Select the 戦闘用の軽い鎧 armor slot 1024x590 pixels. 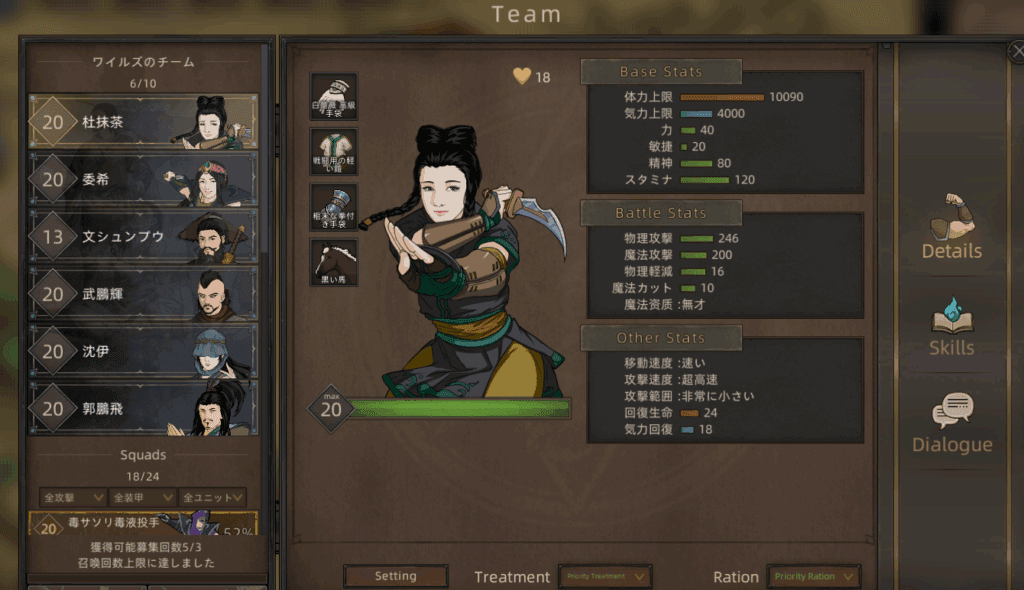[333, 152]
